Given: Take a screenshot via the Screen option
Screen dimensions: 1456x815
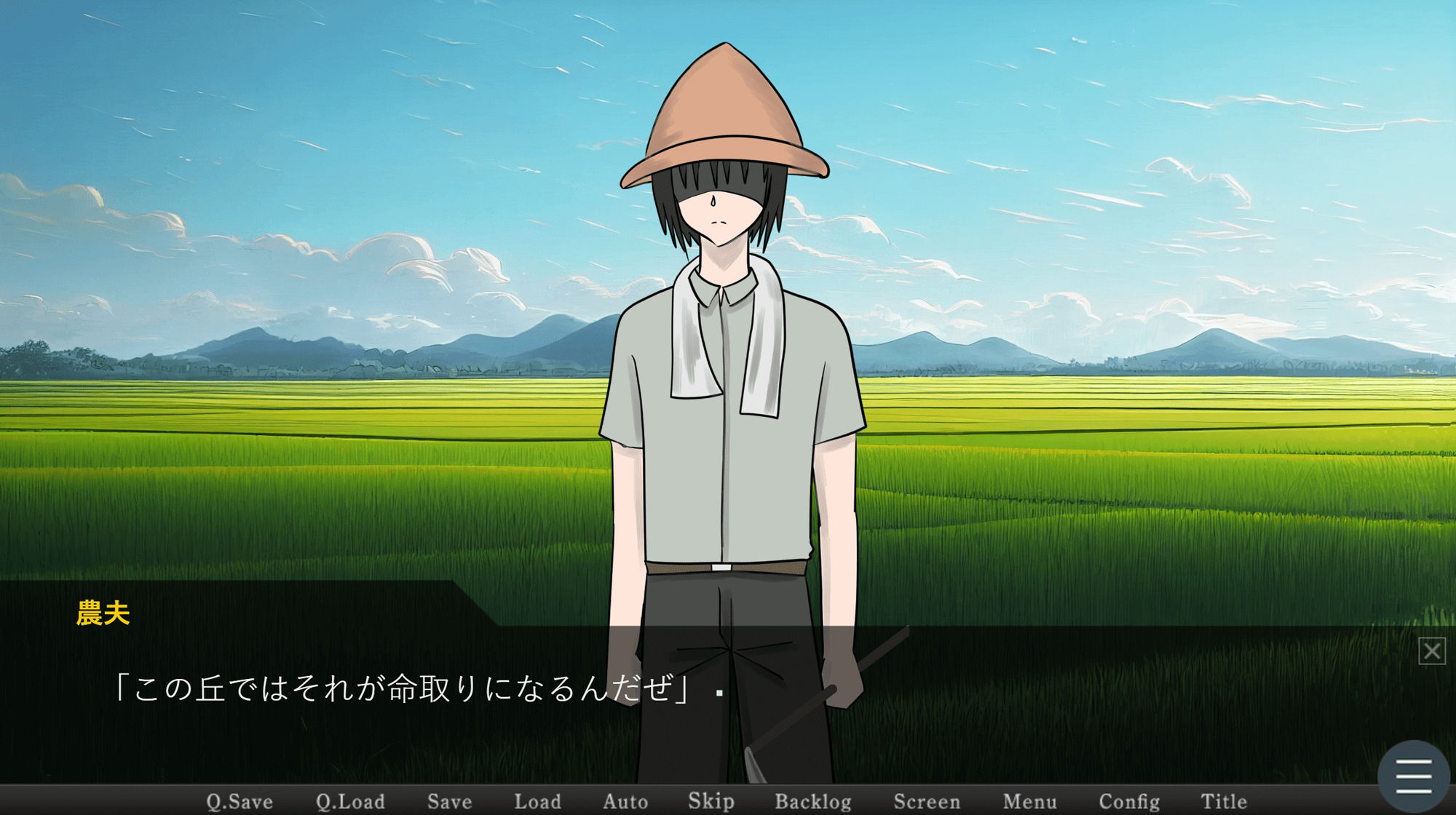Looking at the screenshot, I should click(928, 800).
